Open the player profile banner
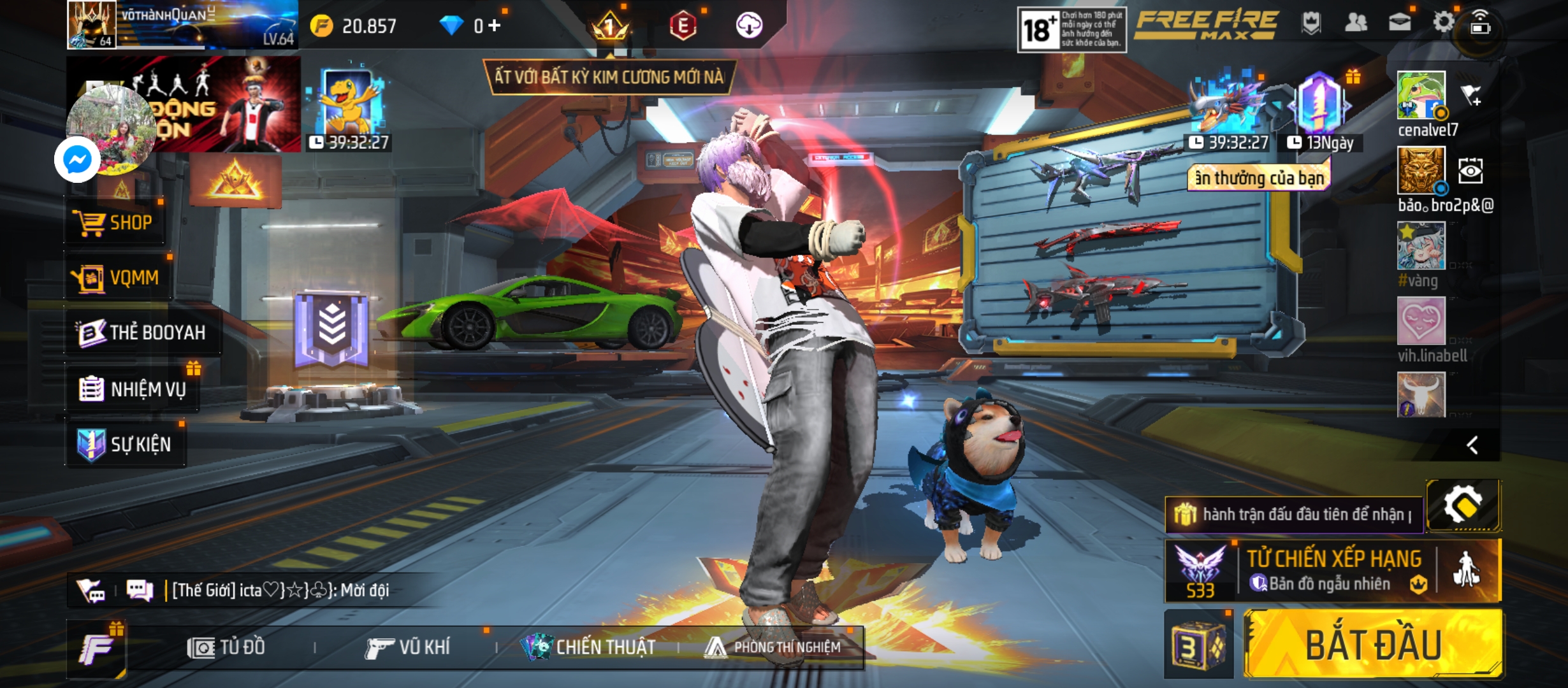The width and height of the screenshot is (1568, 688). (182, 24)
